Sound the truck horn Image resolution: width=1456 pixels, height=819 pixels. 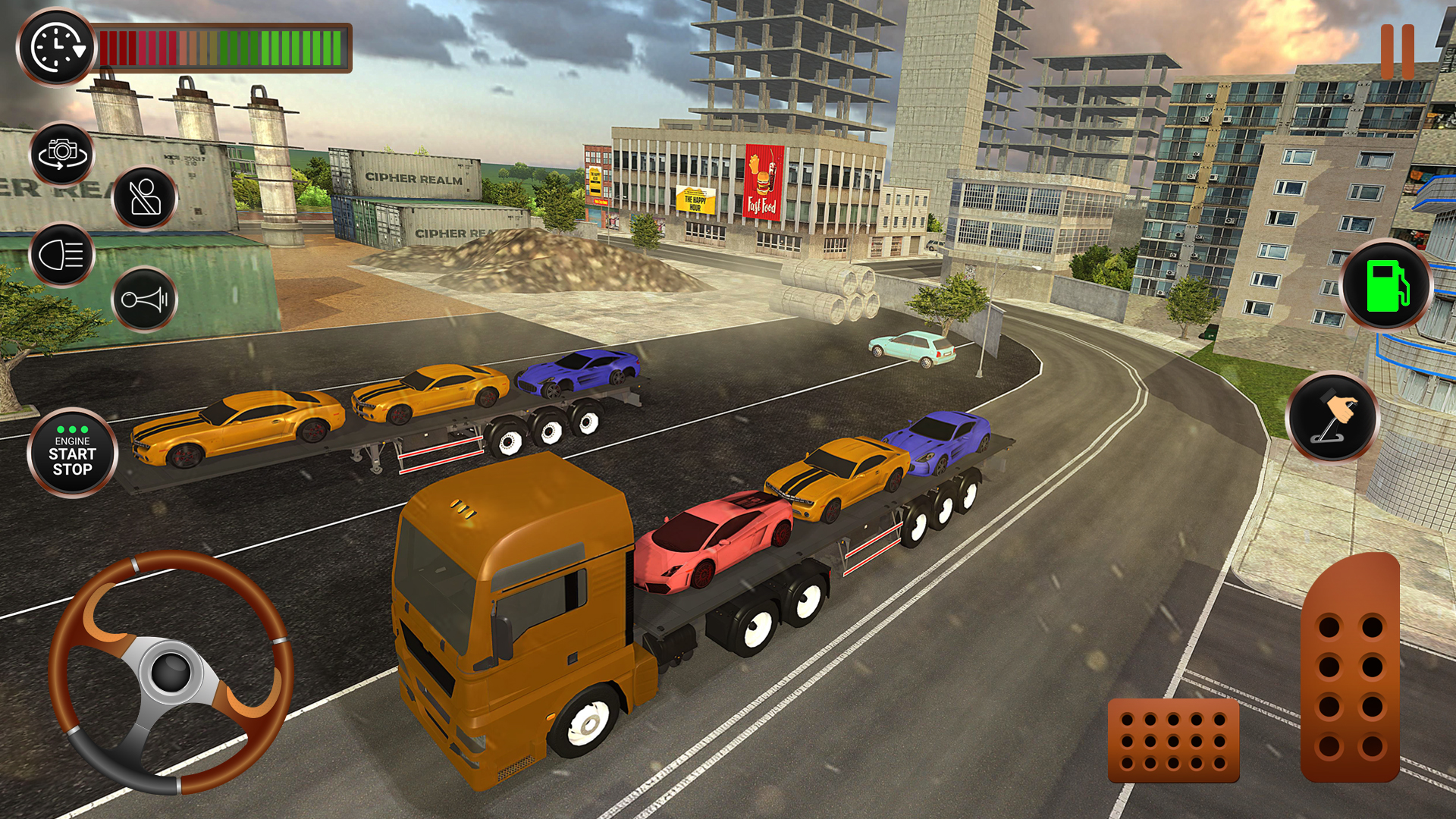click(x=144, y=300)
